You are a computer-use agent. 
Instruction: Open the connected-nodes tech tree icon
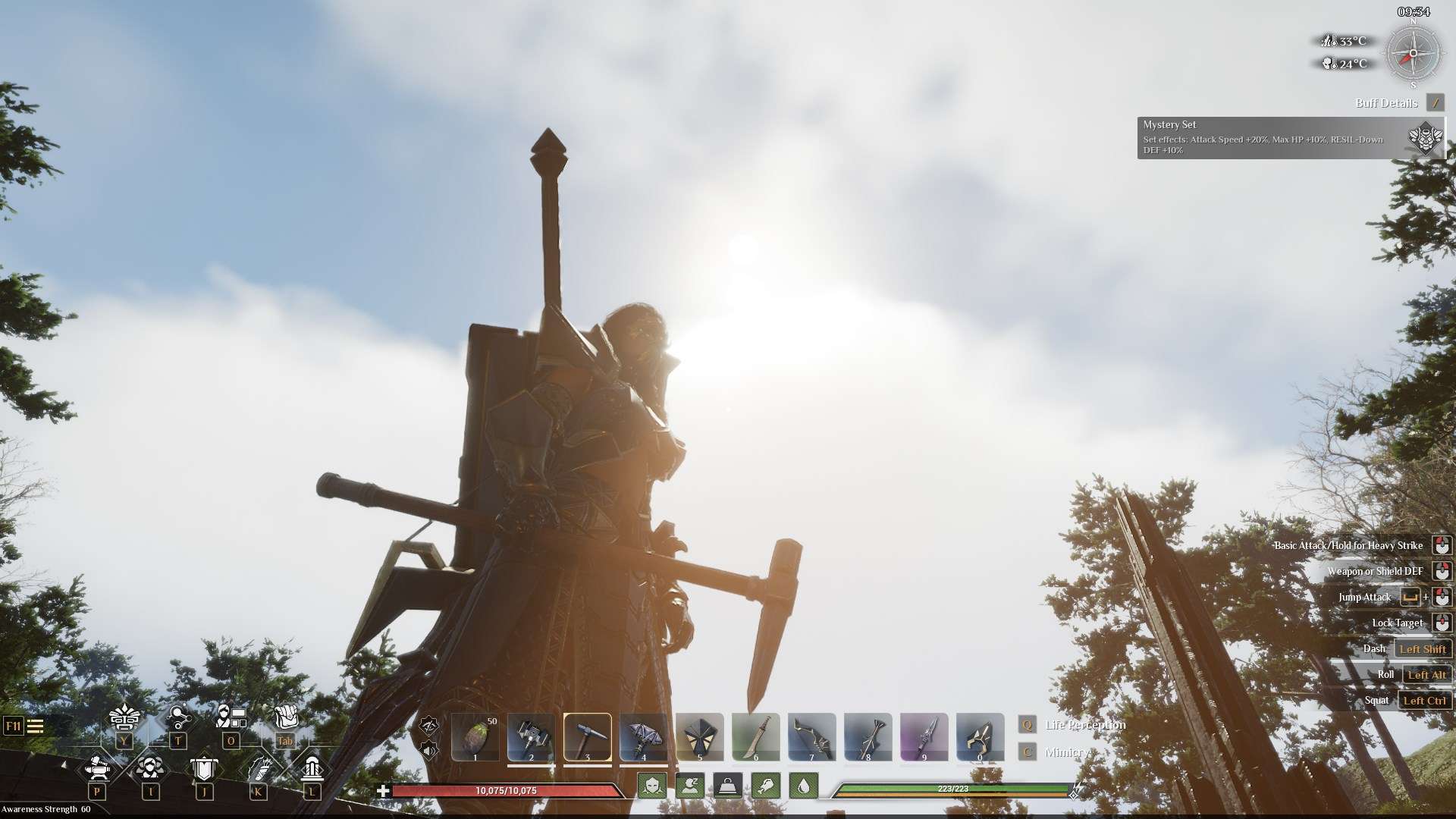(178, 717)
